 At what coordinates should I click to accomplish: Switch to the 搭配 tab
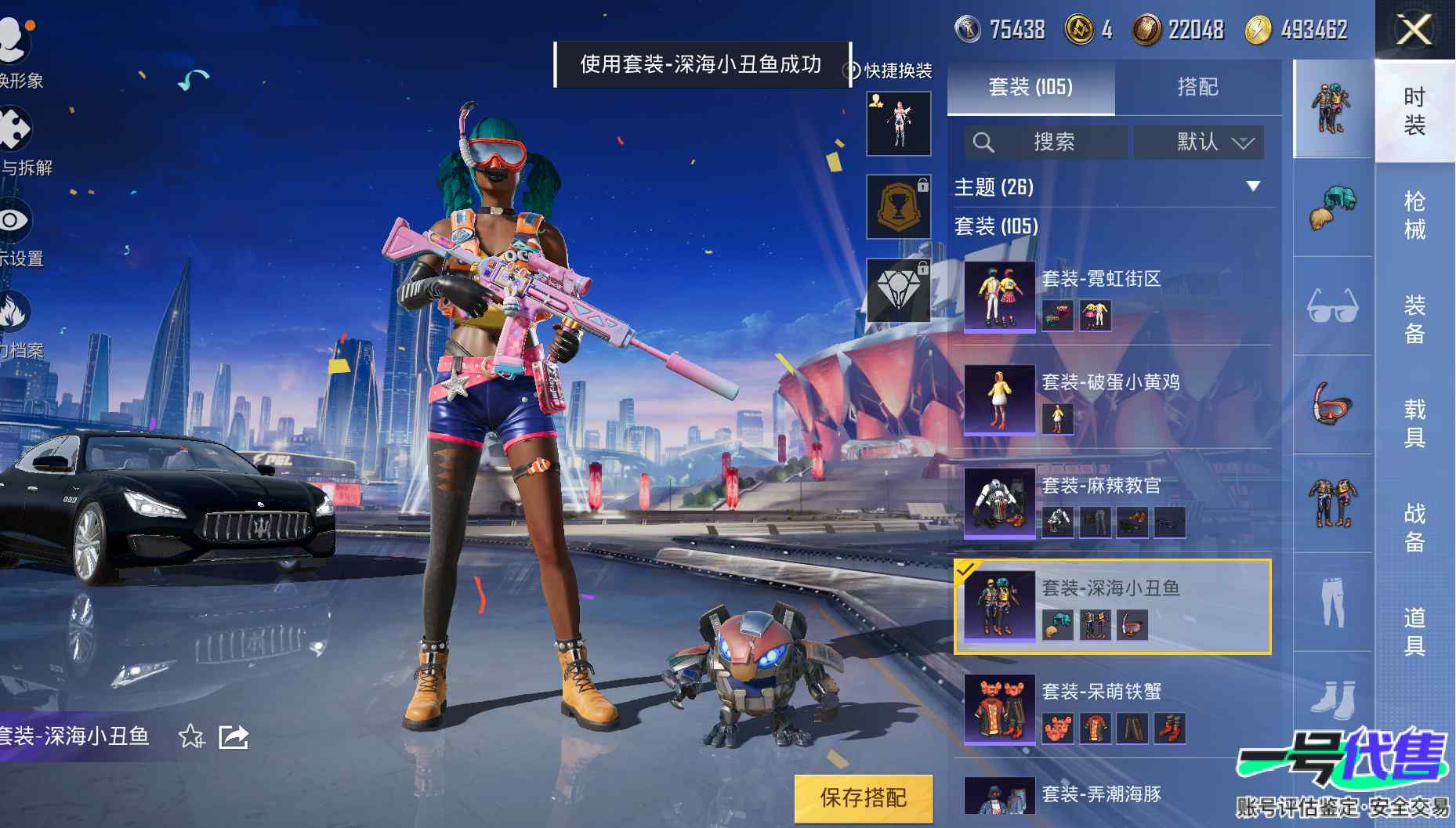point(1197,87)
